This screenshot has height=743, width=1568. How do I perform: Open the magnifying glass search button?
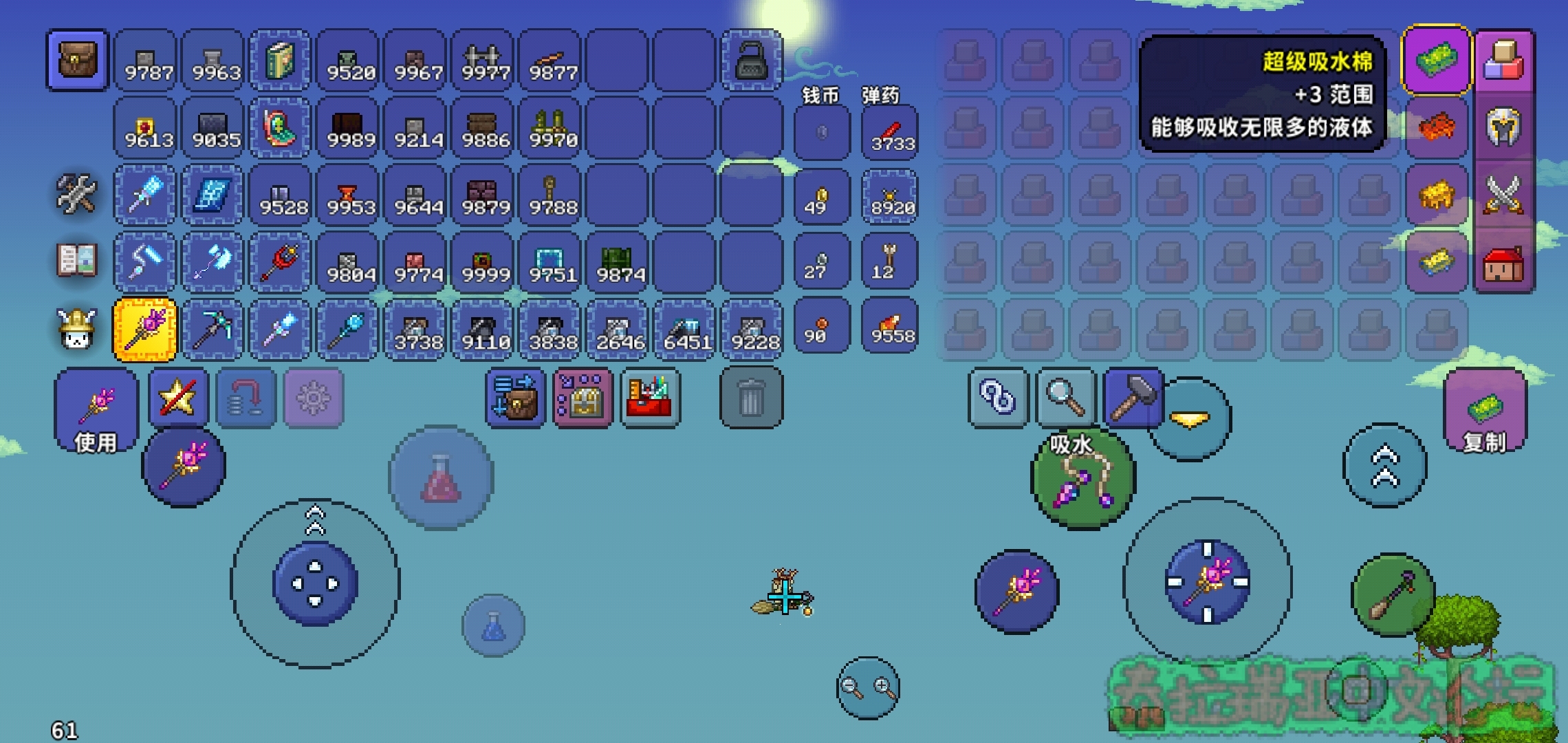pyautogui.click(x=1065, y=398)
